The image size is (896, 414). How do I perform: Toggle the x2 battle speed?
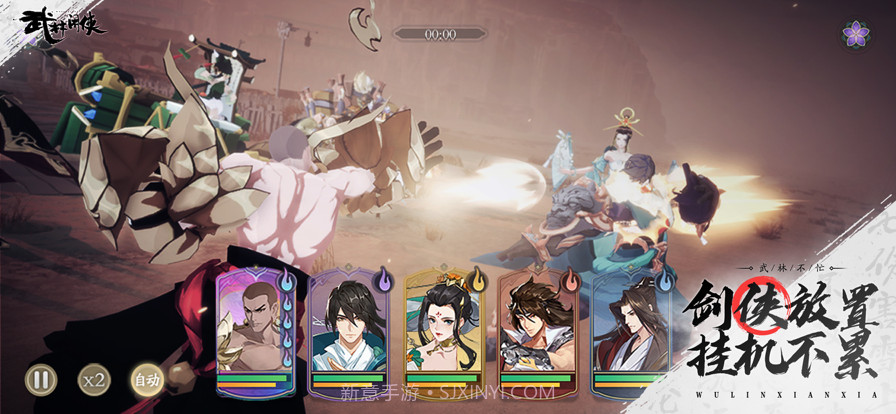(94, 380)
